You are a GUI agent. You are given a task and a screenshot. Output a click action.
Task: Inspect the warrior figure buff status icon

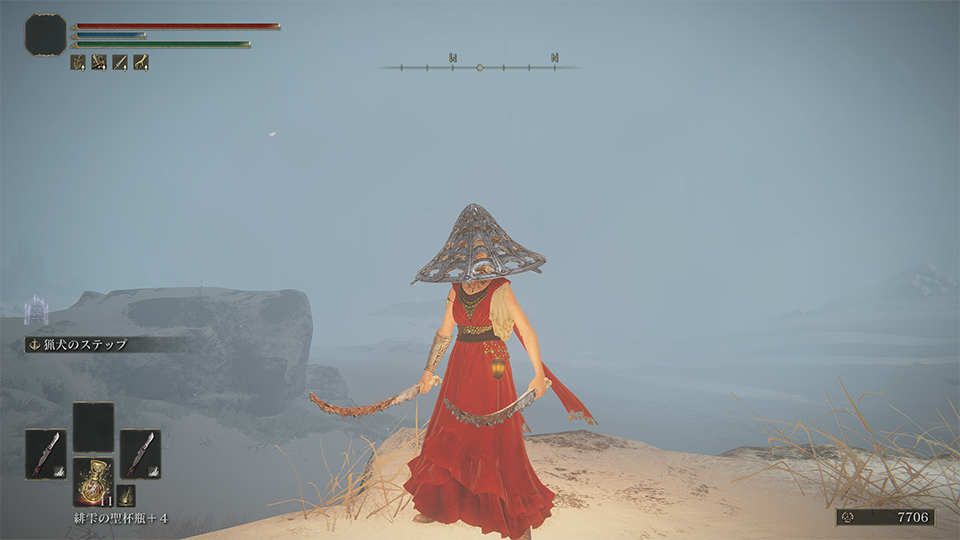(99, 62)
